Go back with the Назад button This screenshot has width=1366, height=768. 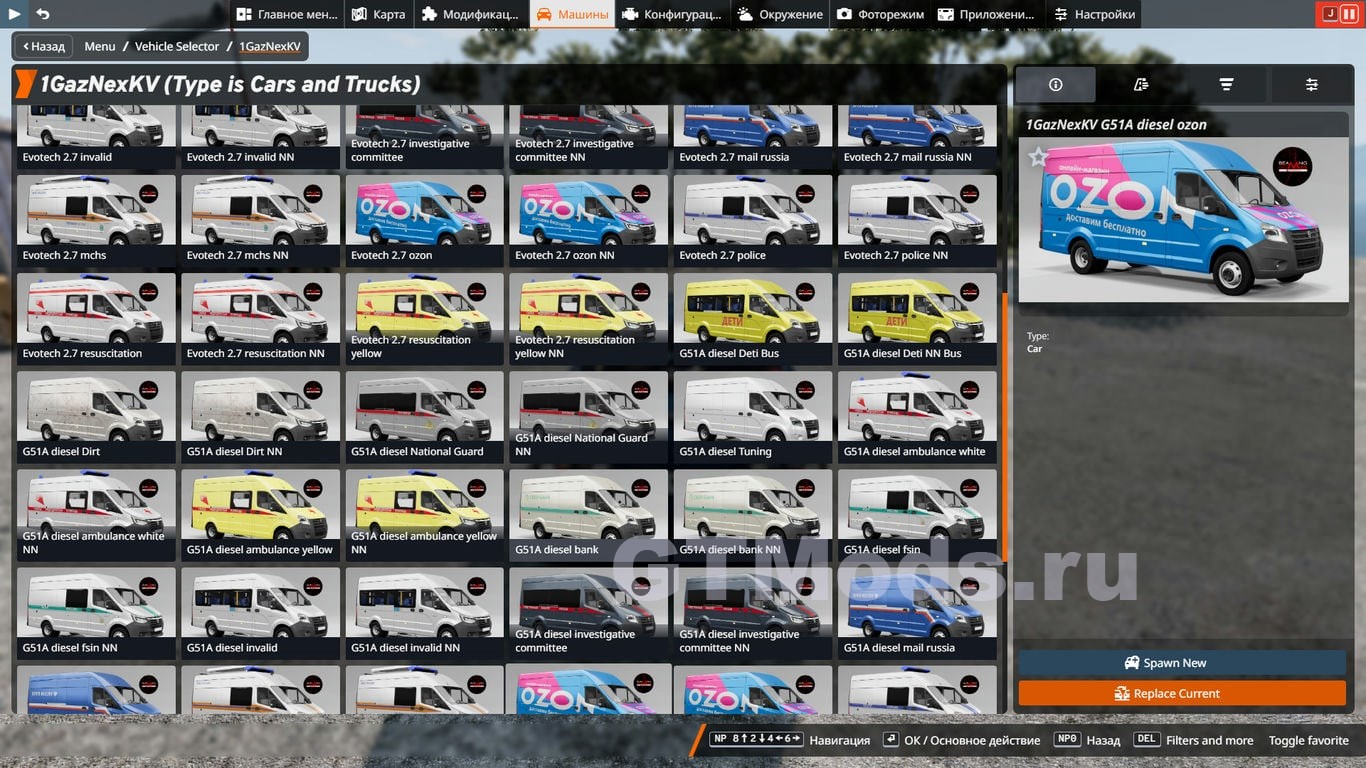pyautogui.click(x=42, y=46)
